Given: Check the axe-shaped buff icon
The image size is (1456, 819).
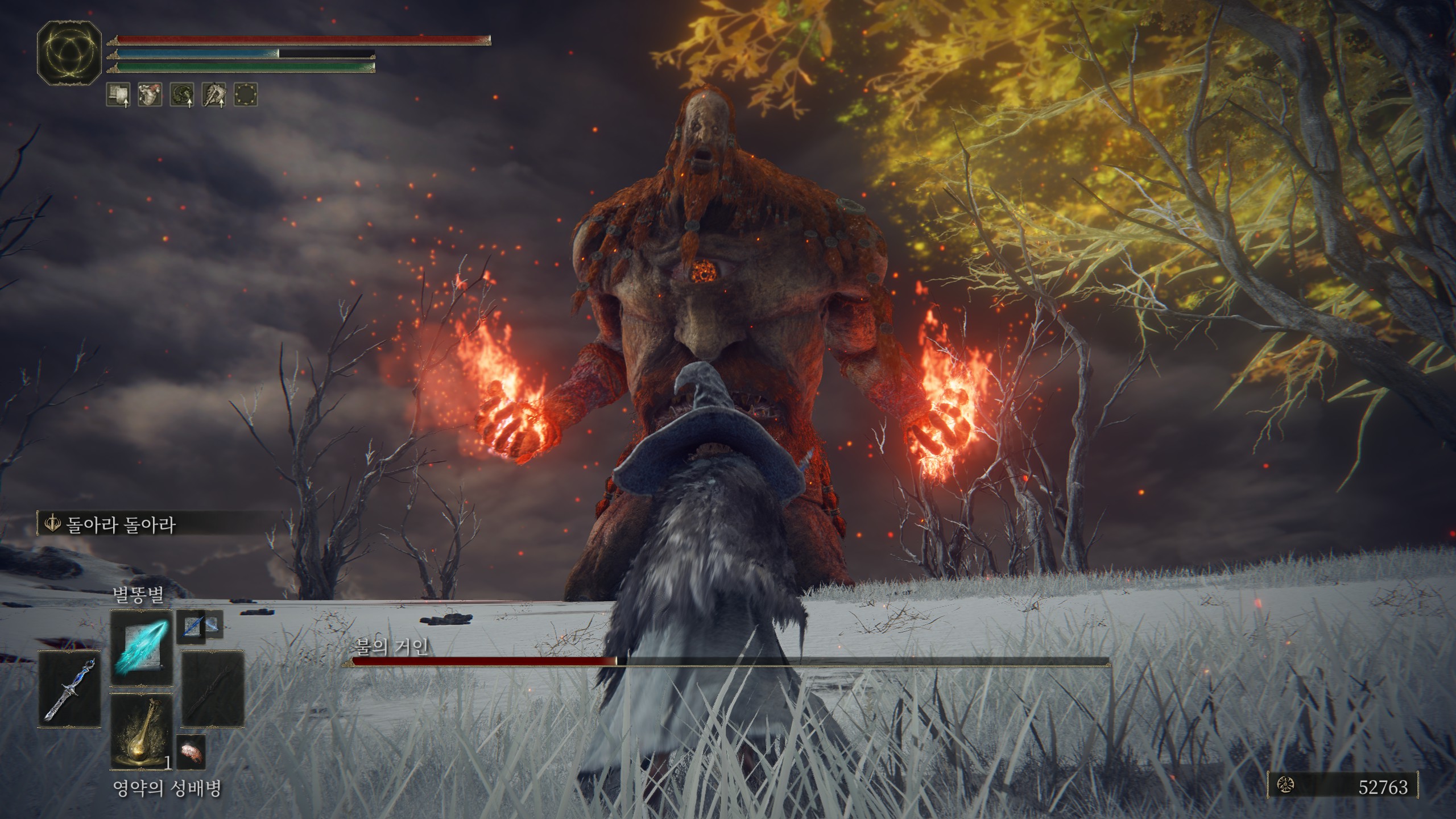Looking at the screenshot, I should [x=214, y=94].
